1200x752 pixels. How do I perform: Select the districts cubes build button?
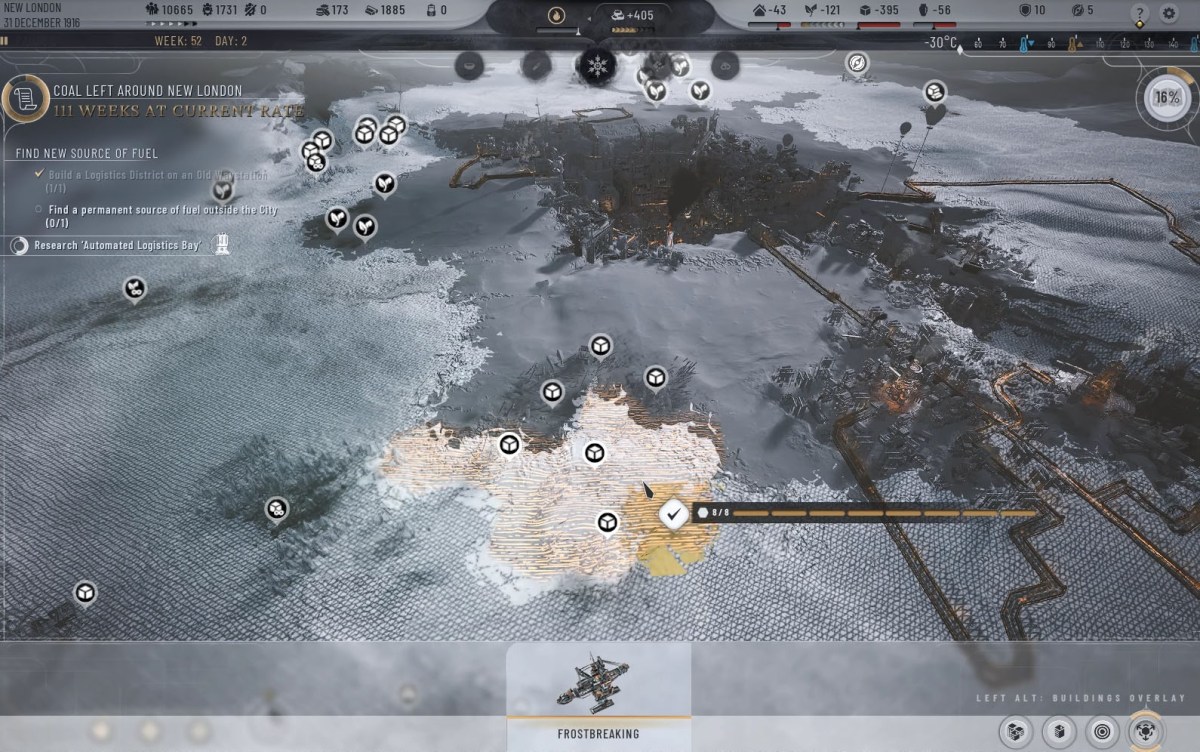pyautogui.click(x=1018, y=731)
